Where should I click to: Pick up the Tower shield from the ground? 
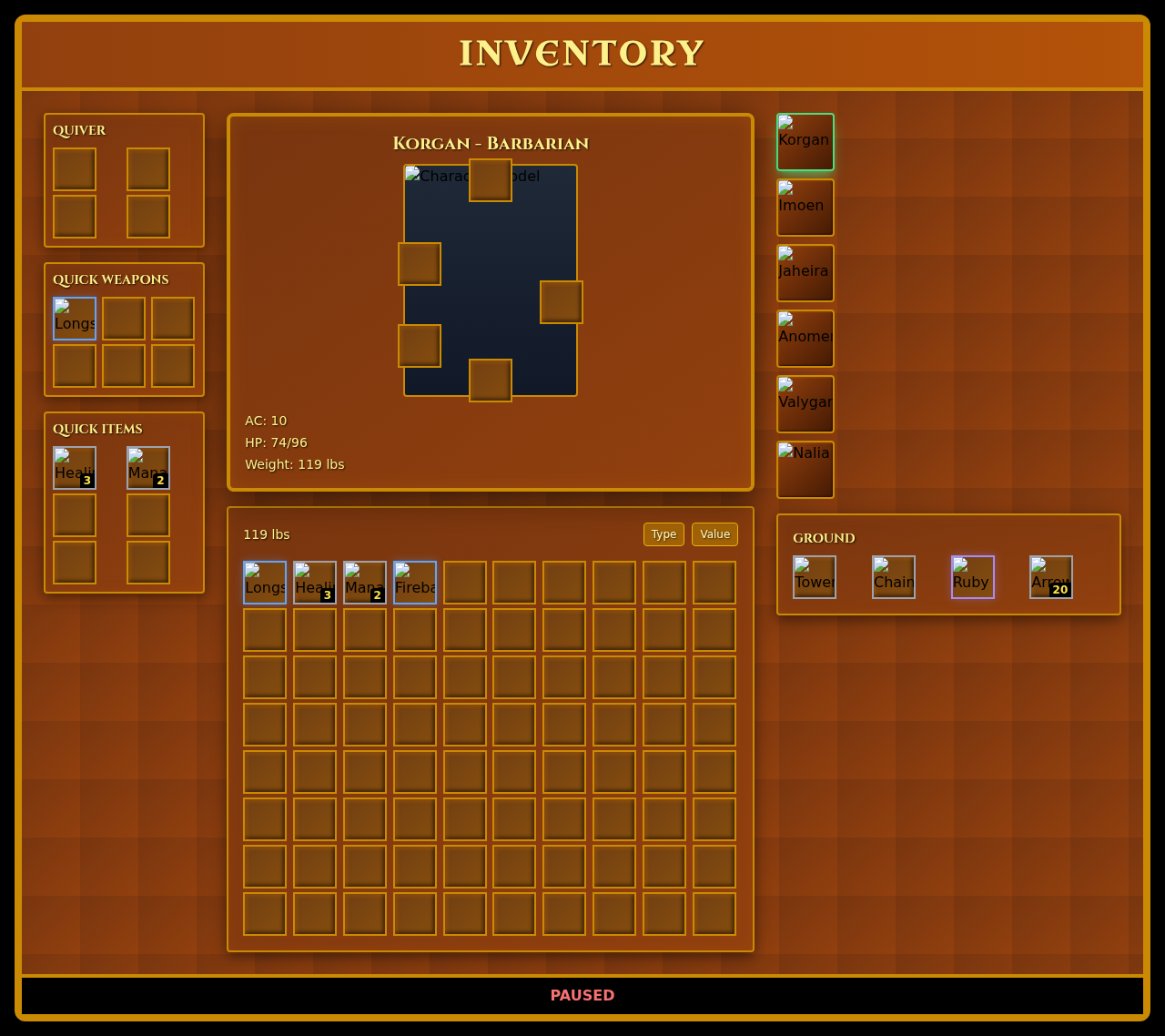(x=814, y=576)
